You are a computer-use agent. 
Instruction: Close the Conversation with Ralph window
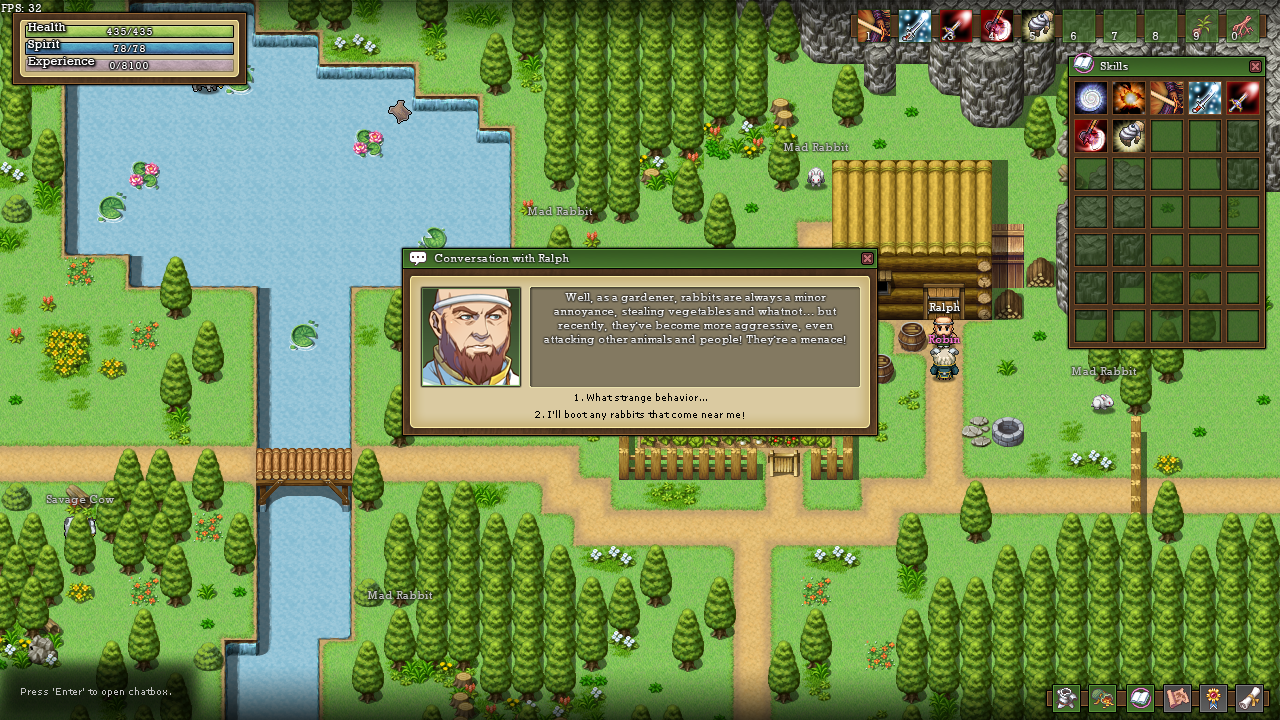click(x=867, y=258)
